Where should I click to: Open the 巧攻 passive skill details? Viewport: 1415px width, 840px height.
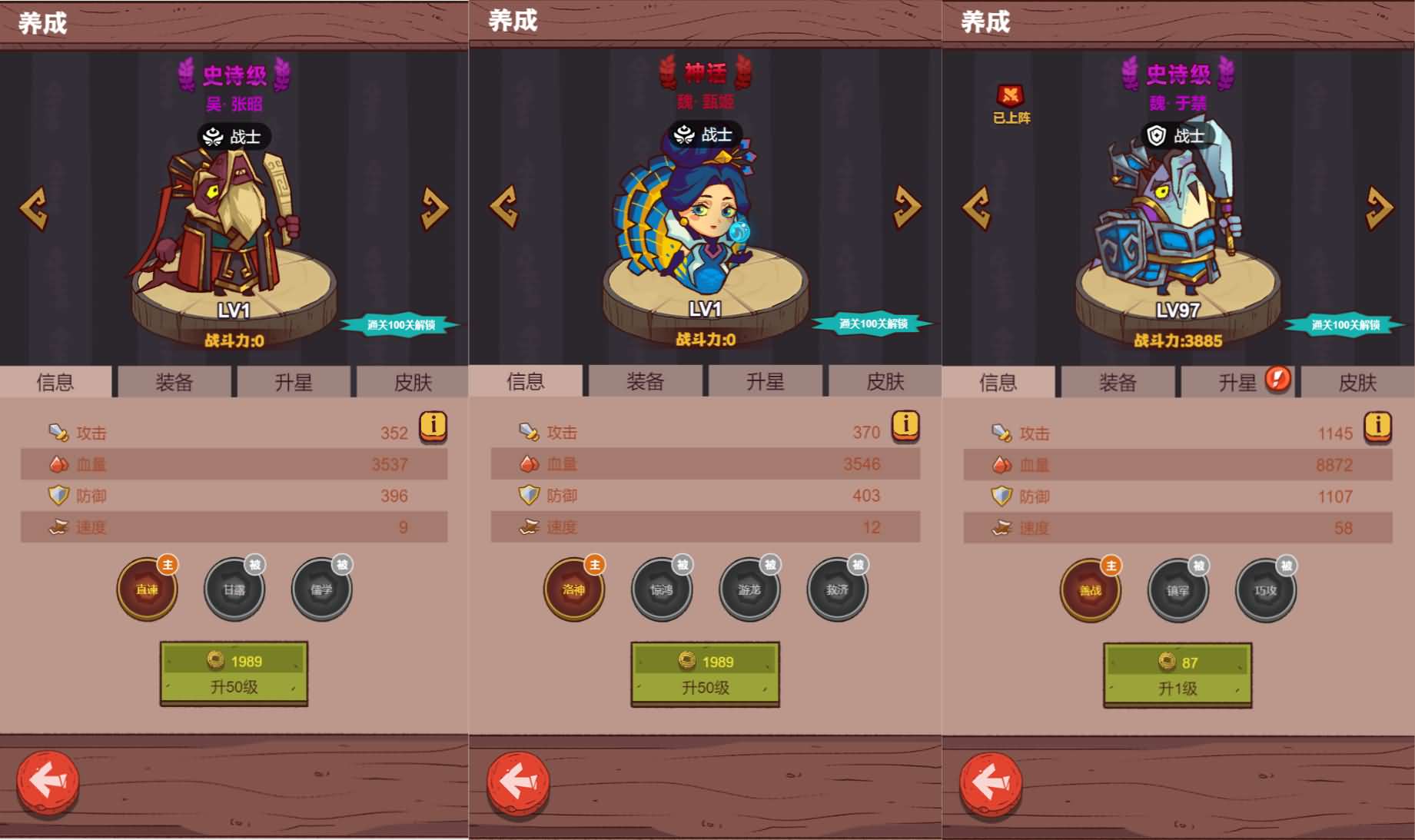point(1265,590)
